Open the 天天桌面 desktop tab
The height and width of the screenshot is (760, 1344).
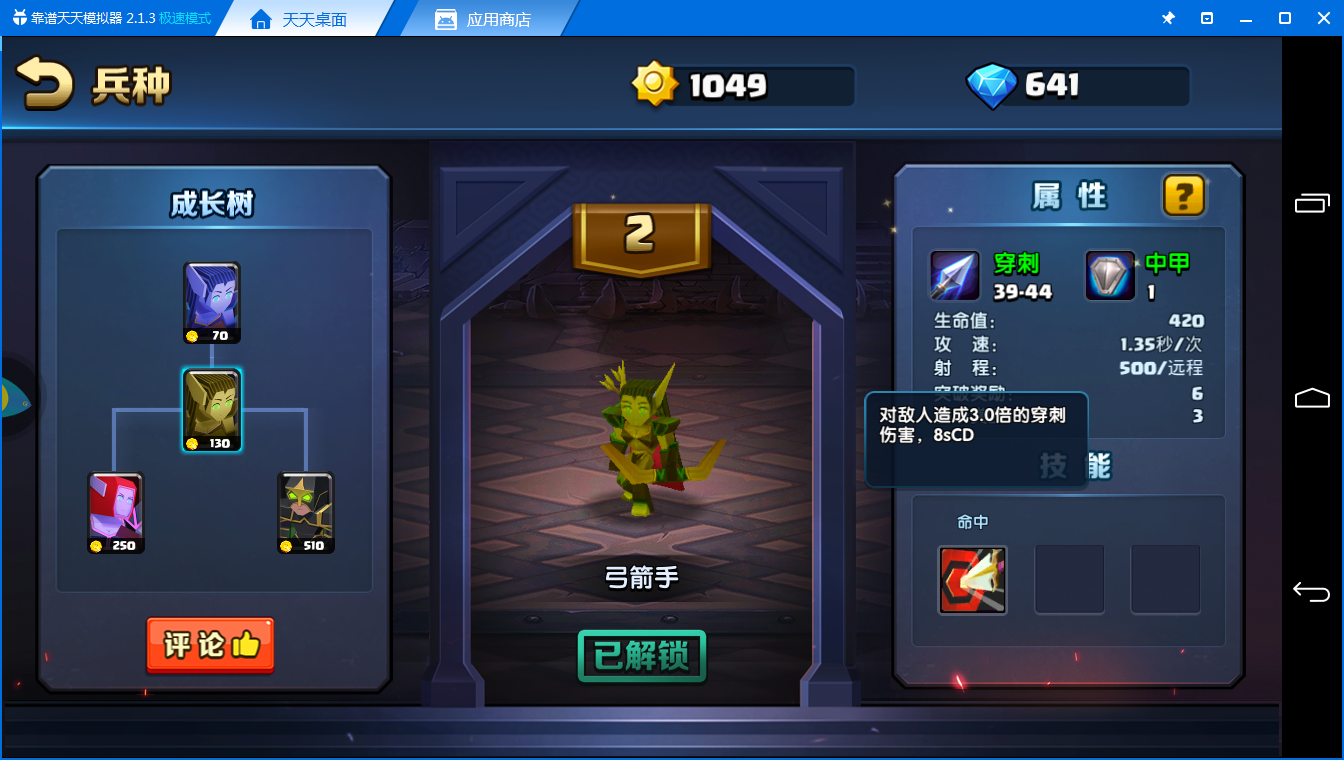point(300,19)
